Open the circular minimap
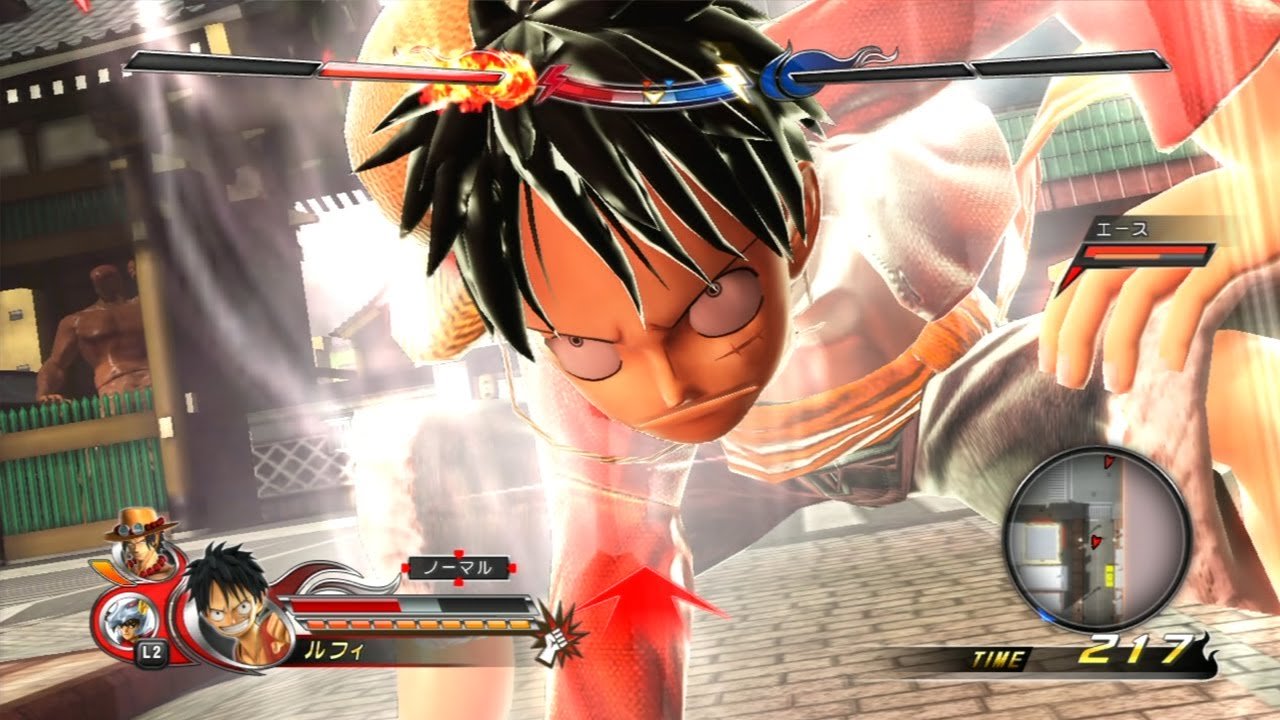 (x=1096, y=538)
